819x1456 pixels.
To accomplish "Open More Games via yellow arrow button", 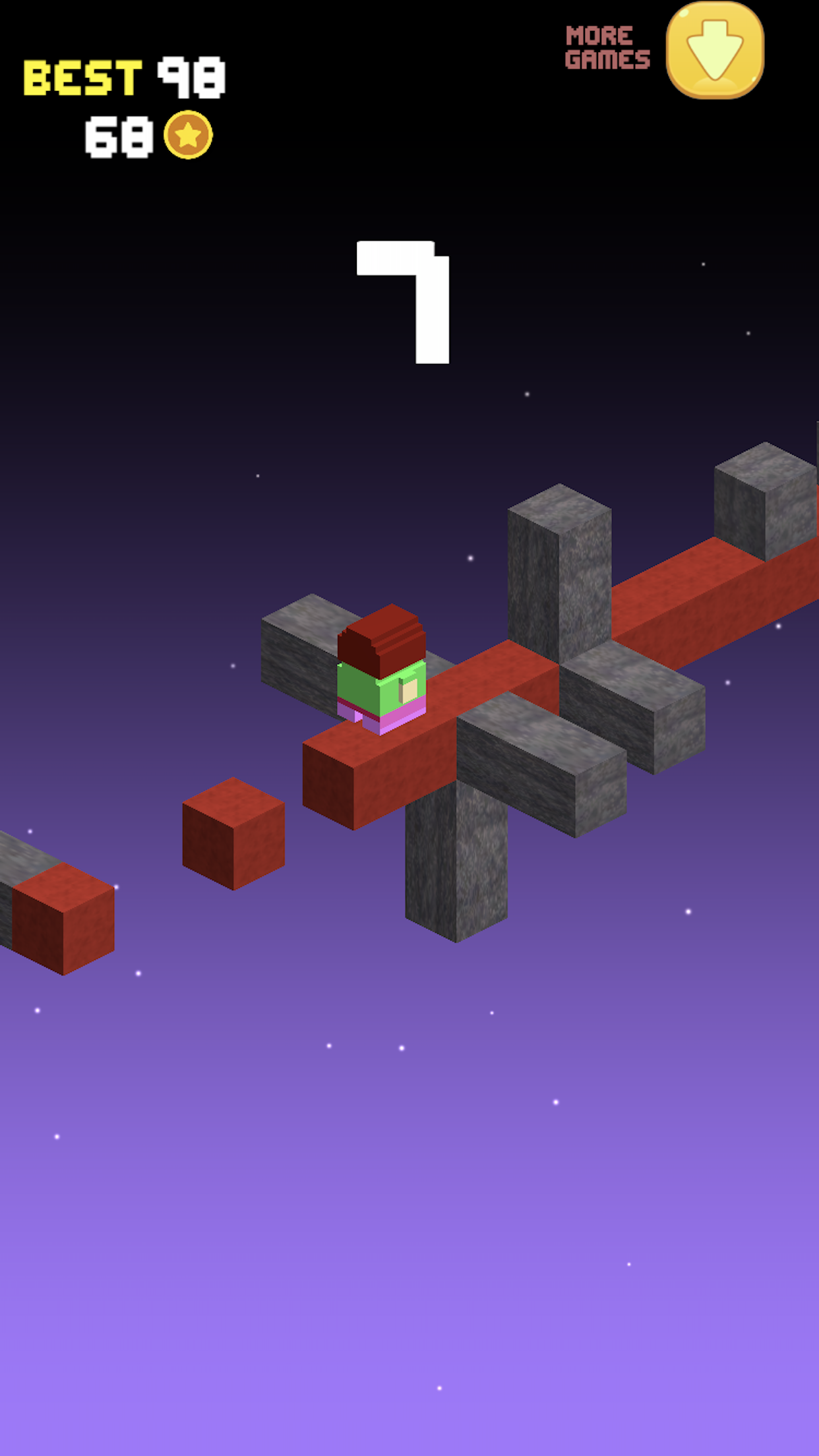I will point(715,51).
